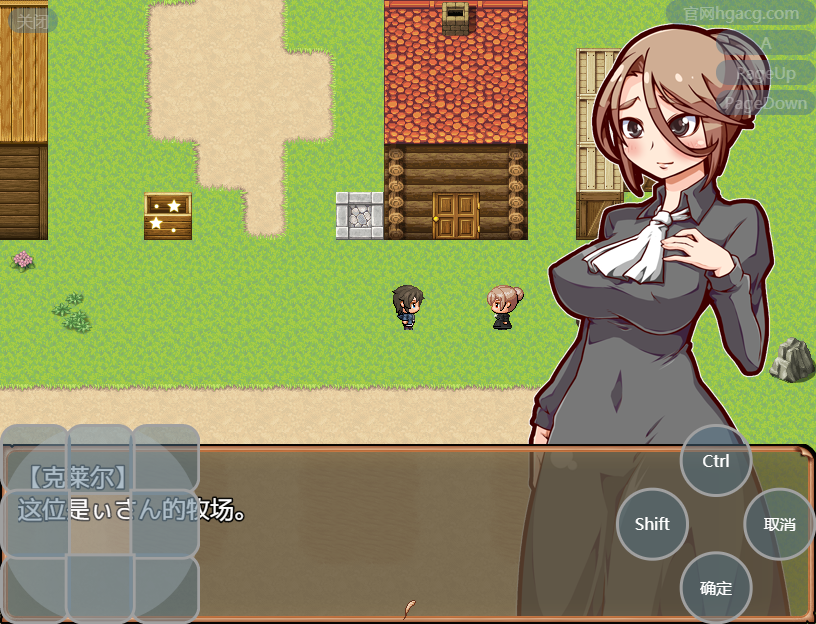The width and height of the screenshot is (816, 624).
Task: Tap the virtual d-pad's left direction
Action: point(35,523)
